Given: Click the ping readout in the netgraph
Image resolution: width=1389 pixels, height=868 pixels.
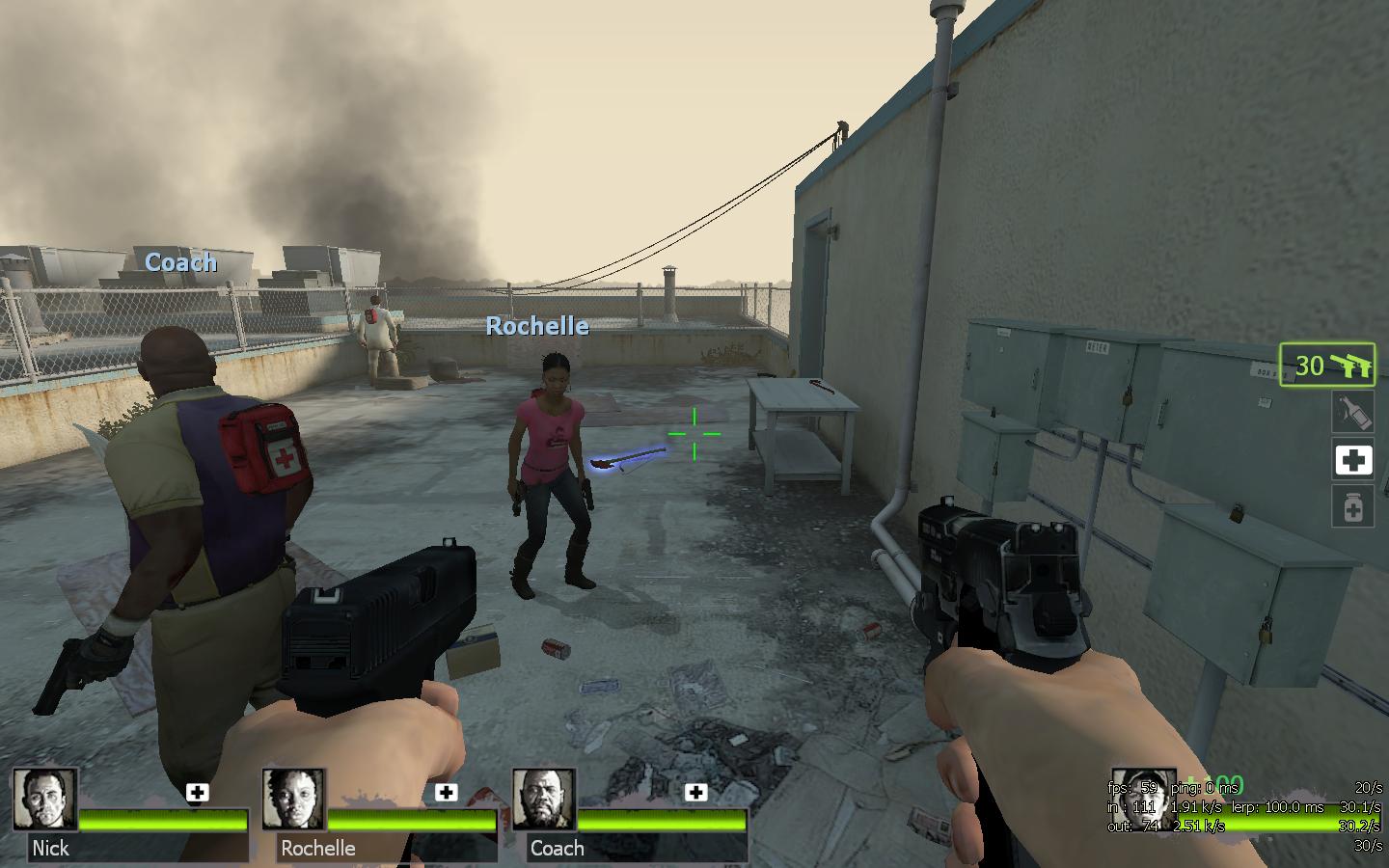Looking at the screenshot, I should point(1203,788).
